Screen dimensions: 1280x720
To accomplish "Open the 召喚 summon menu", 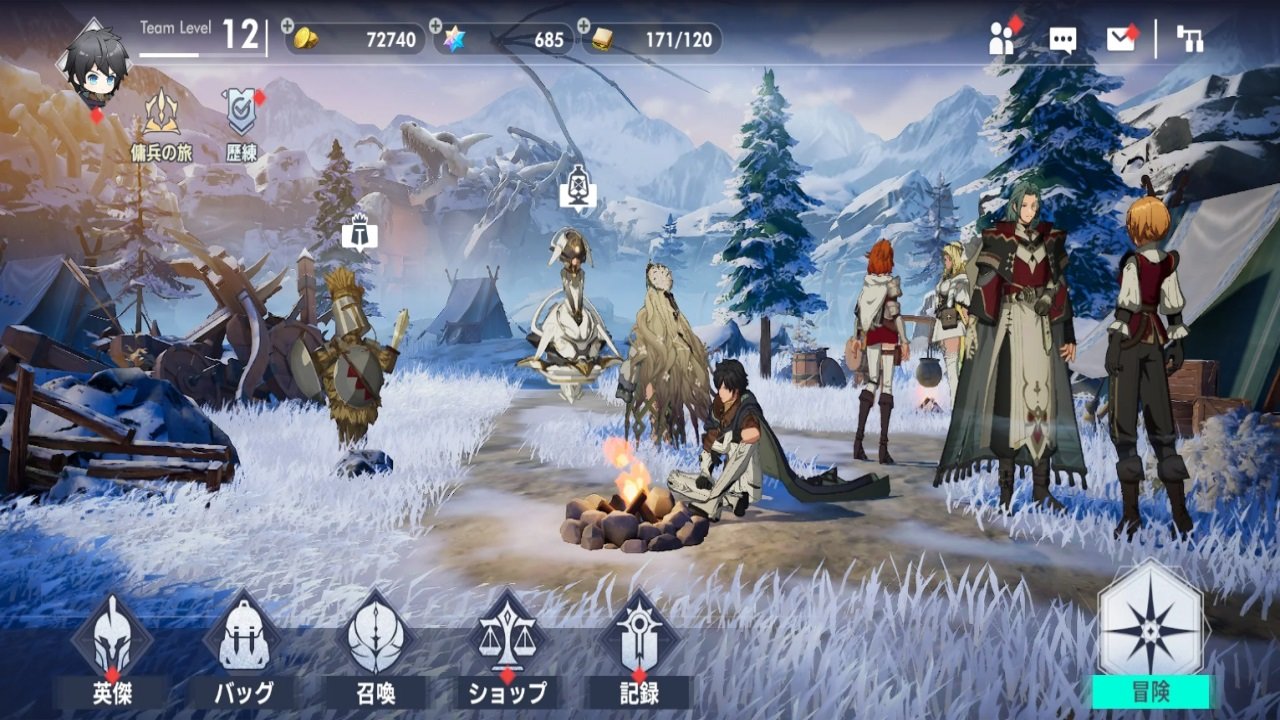I will [376, 650].
